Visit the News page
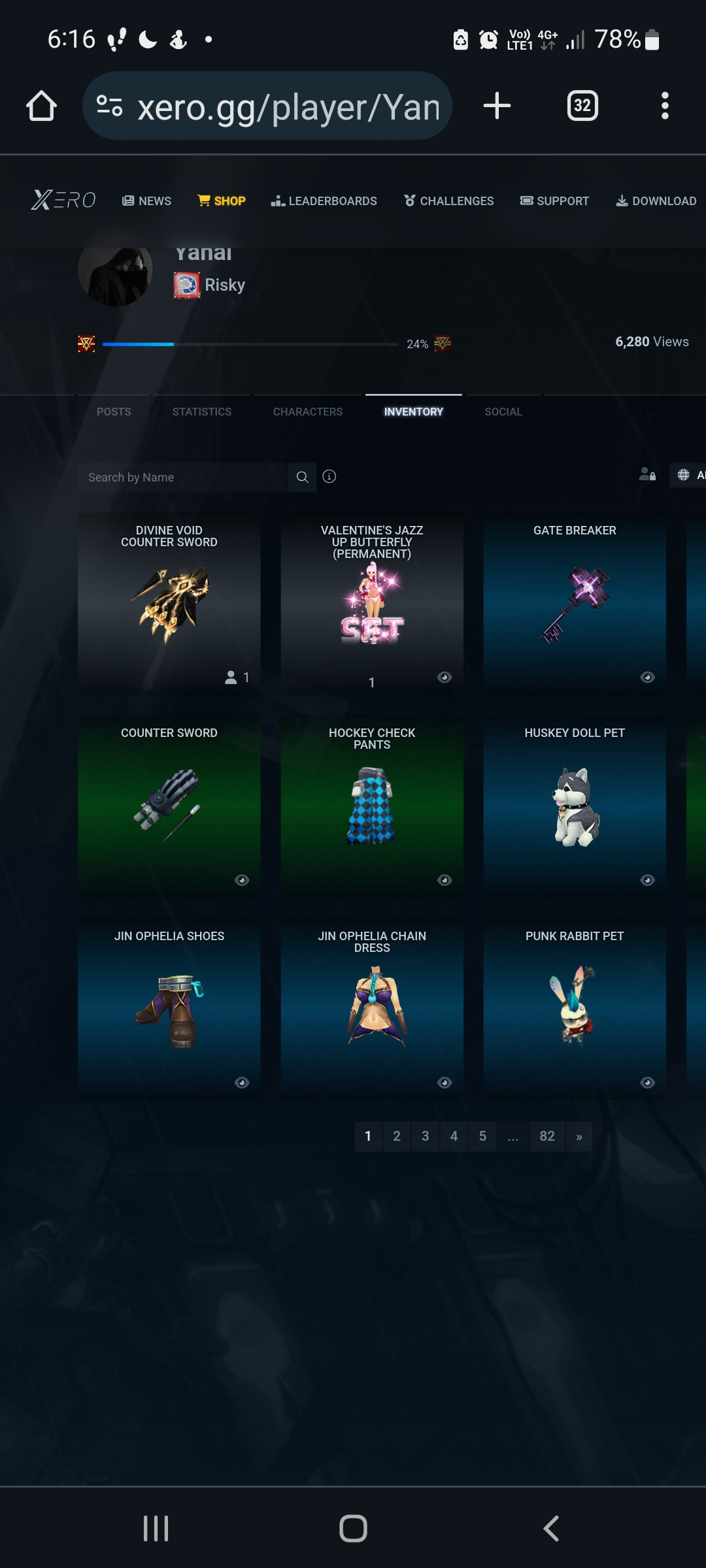The width and height of the screenshot is (706, 1568). (x=147, y=201)
